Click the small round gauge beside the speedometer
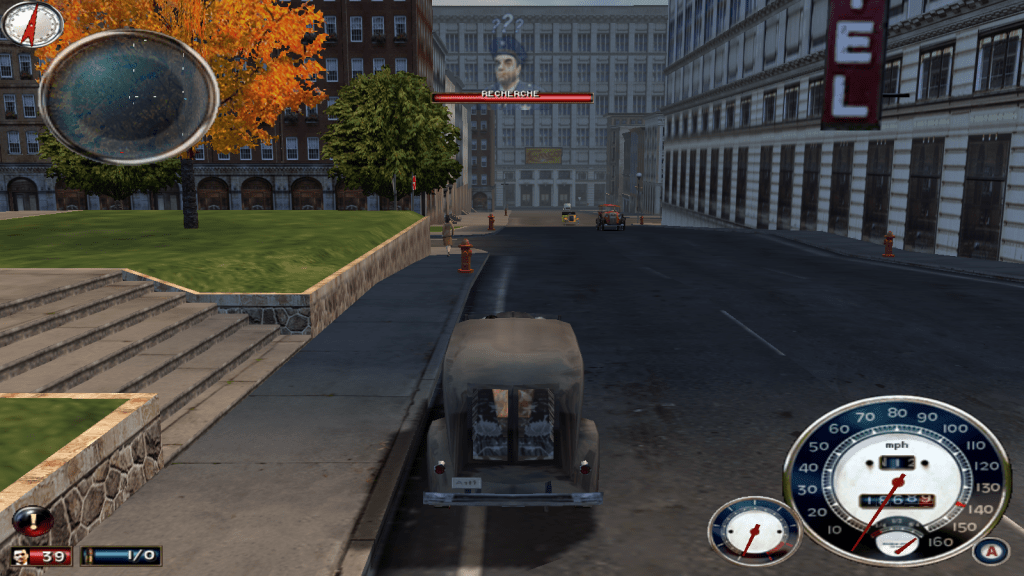Viewport: 1024px width, 576px height. (754, 531)
